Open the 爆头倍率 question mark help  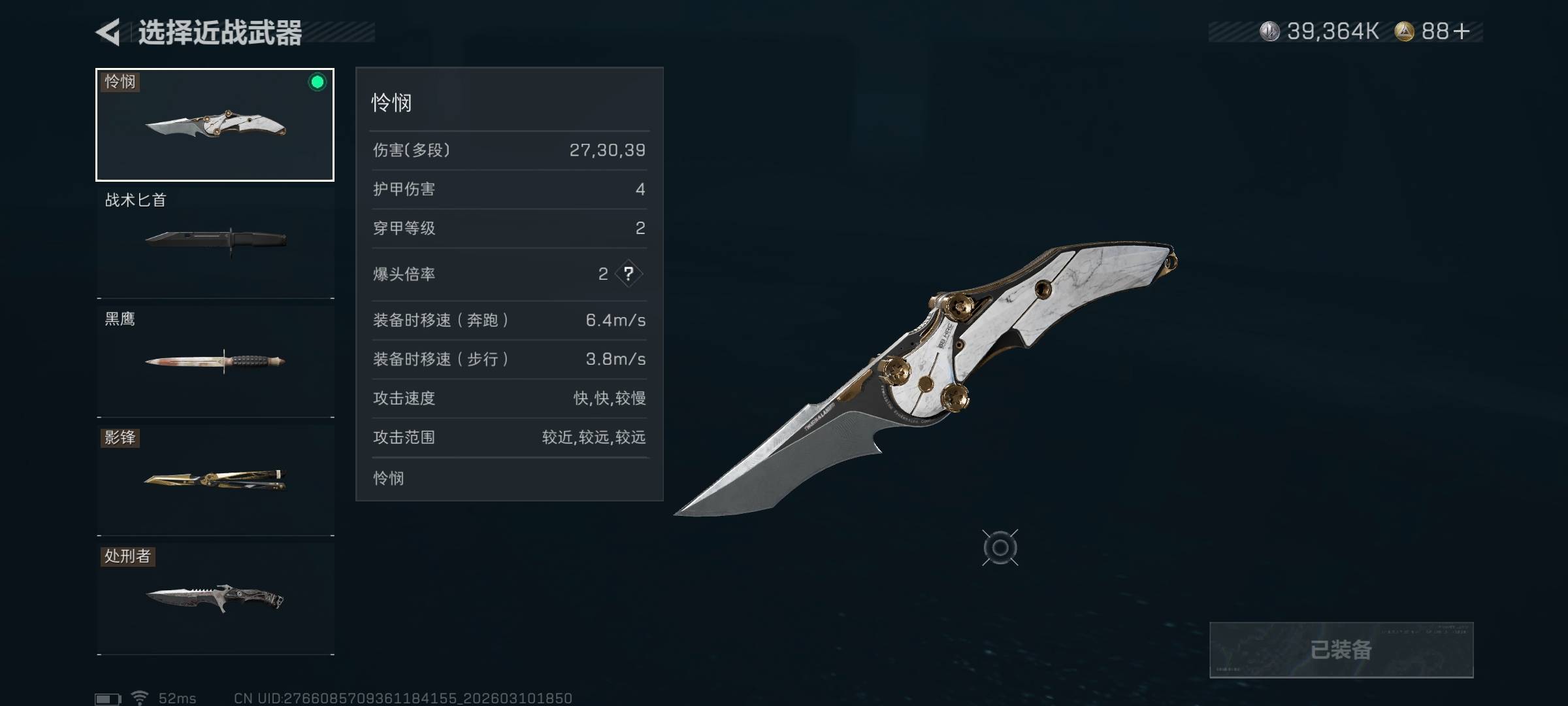click(629, 274)
